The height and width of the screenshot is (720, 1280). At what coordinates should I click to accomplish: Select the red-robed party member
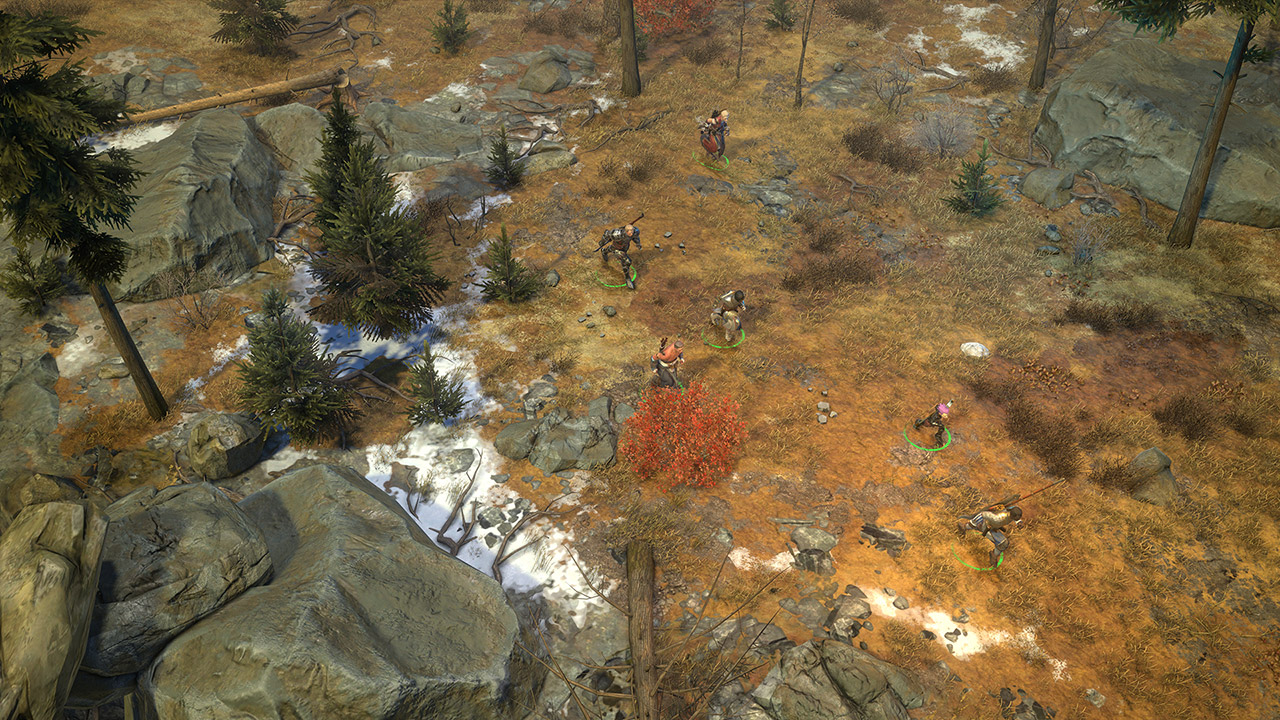(x=713, y=136)
